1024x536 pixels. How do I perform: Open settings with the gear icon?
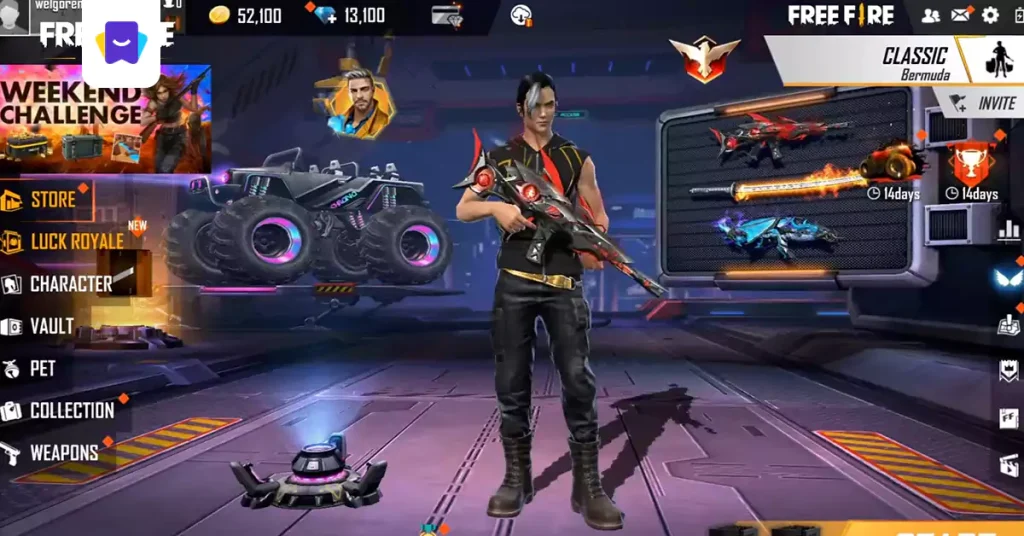[991, 15]
